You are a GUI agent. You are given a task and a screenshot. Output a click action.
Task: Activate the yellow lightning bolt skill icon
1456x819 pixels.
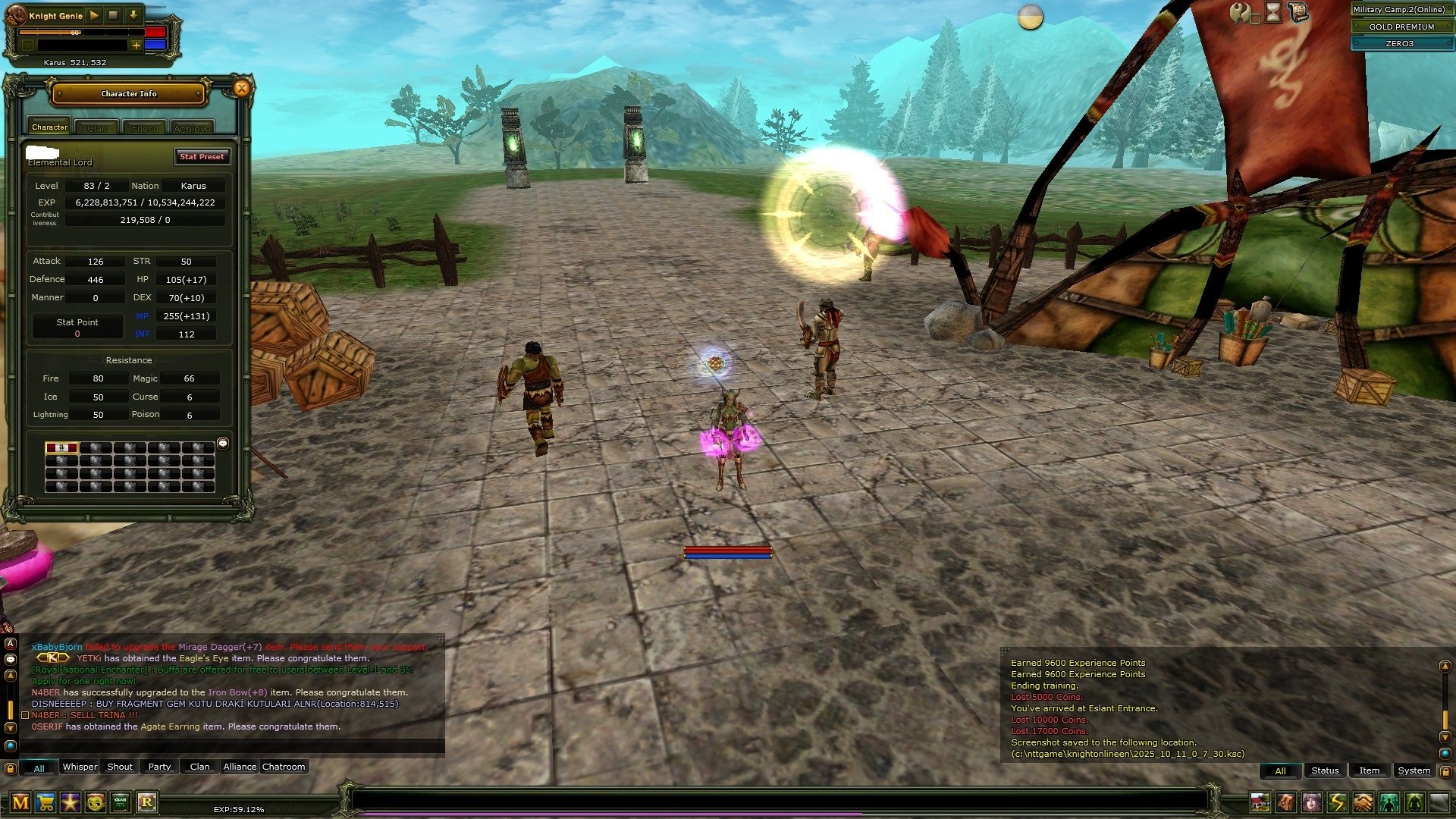pos(1337,802)
